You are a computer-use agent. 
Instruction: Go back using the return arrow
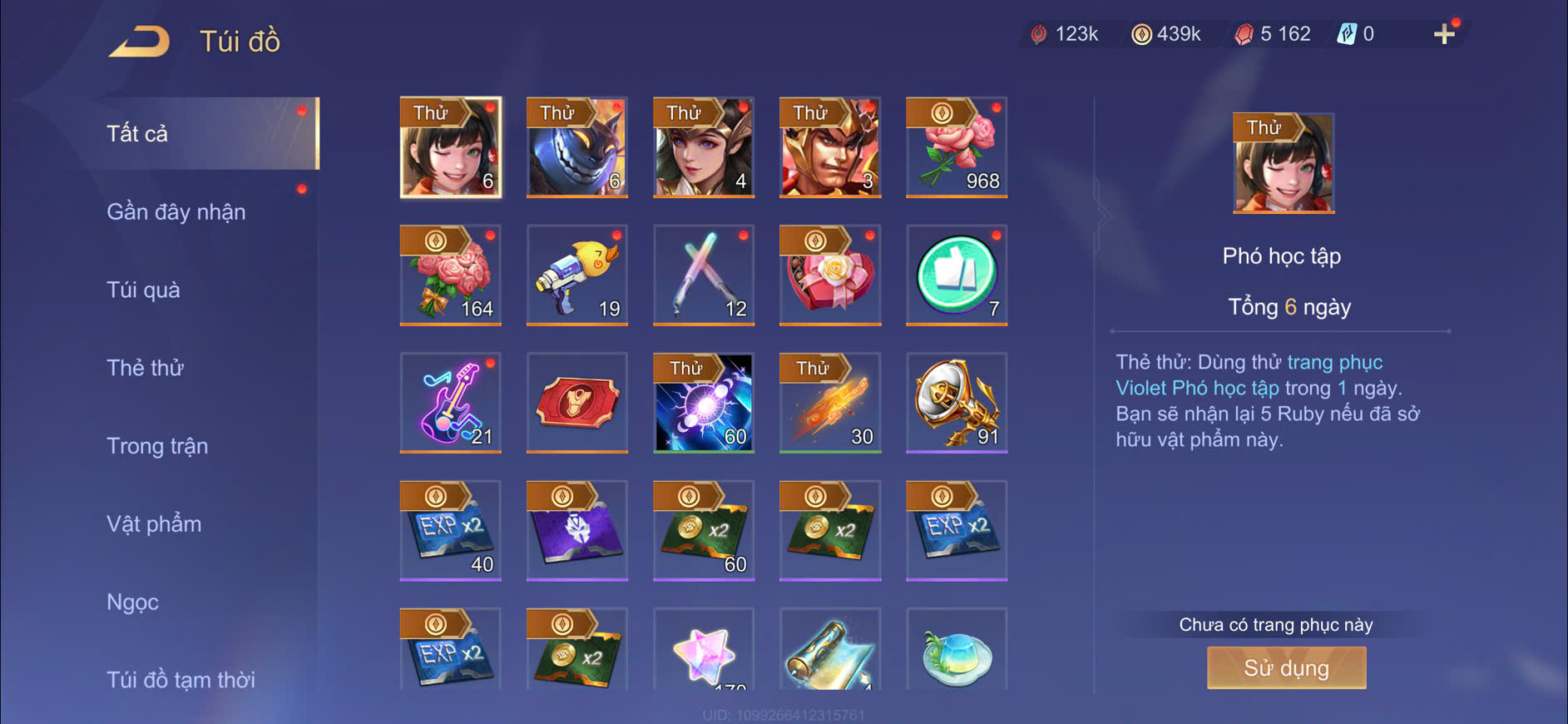(139, 41)
